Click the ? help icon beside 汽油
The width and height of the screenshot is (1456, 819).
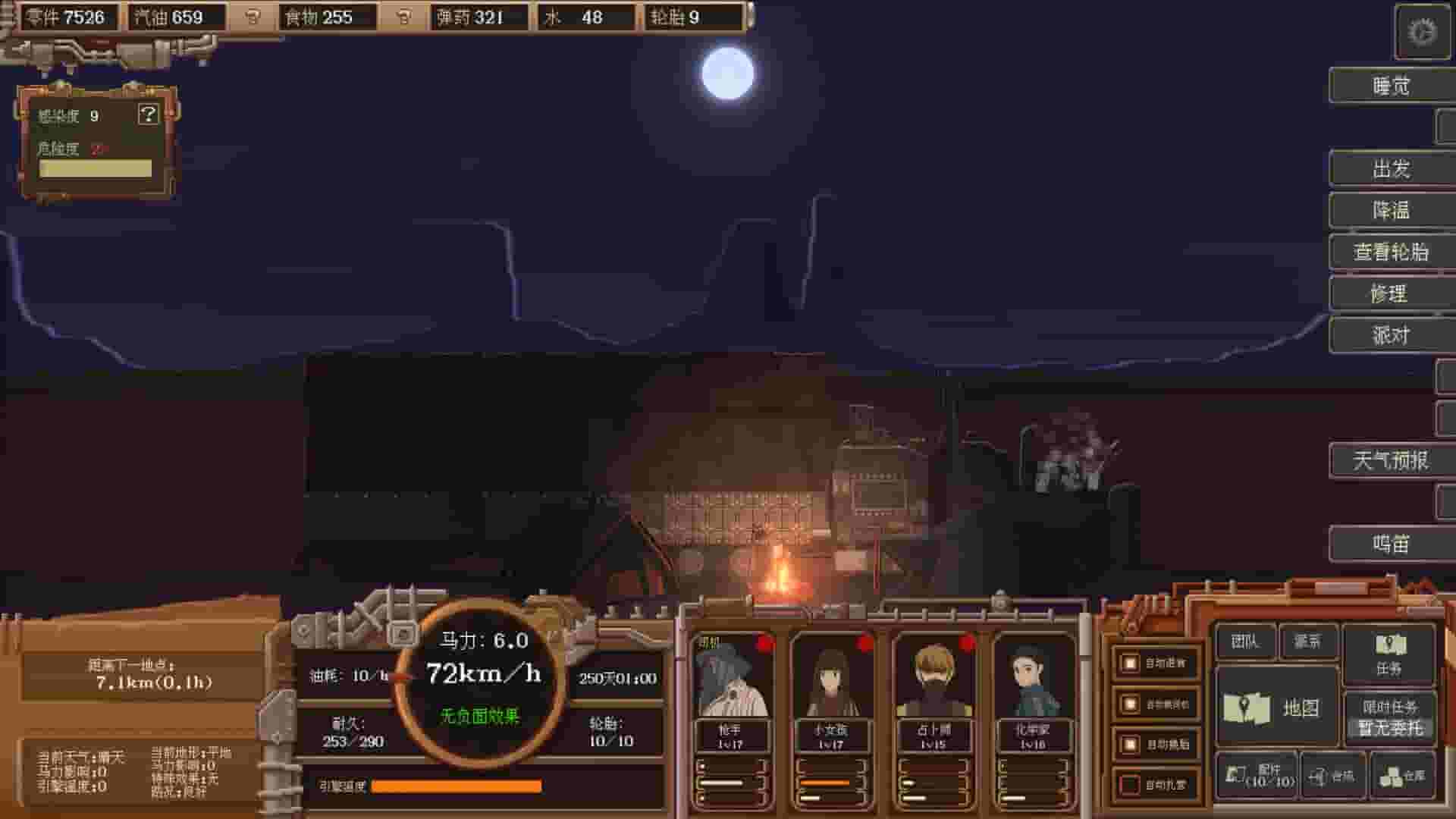[x=250, y=17]
